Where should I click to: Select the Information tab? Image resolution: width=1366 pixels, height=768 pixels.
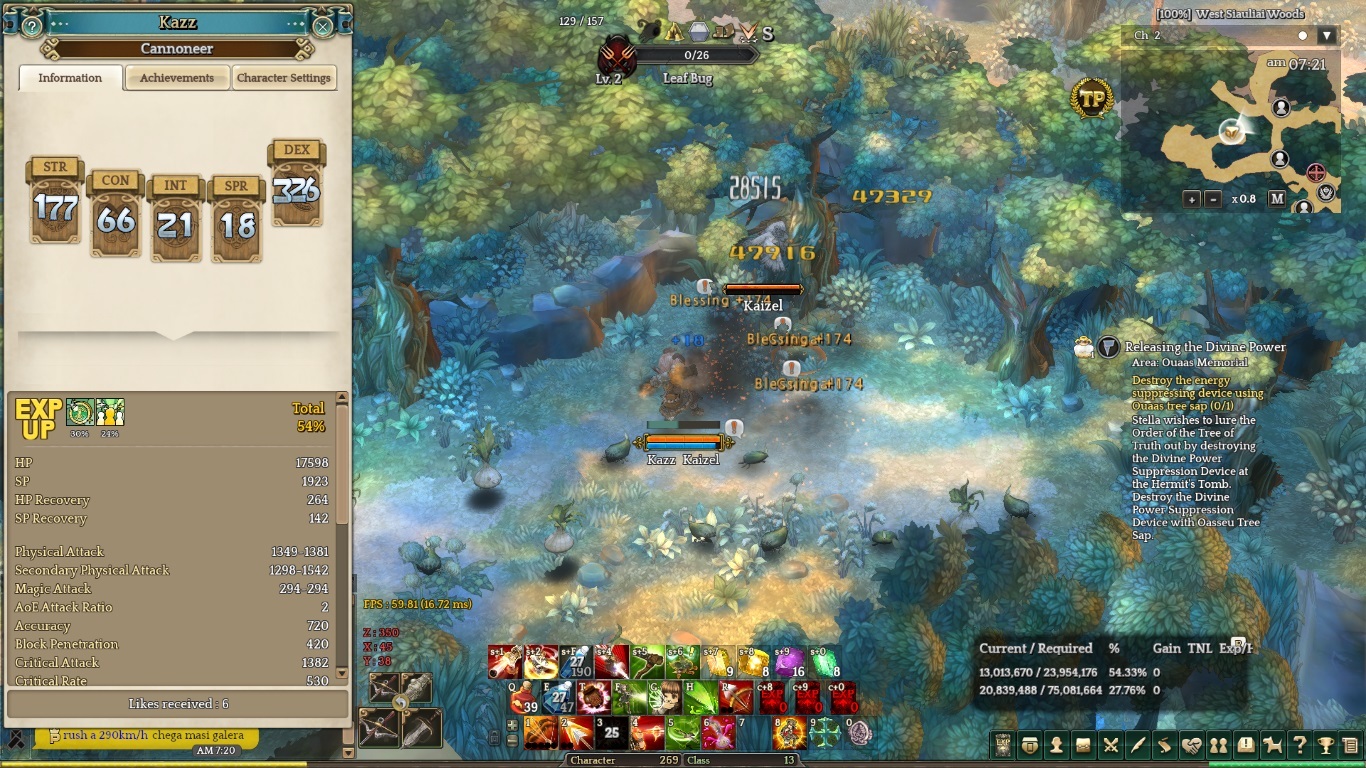click(70, 78)
